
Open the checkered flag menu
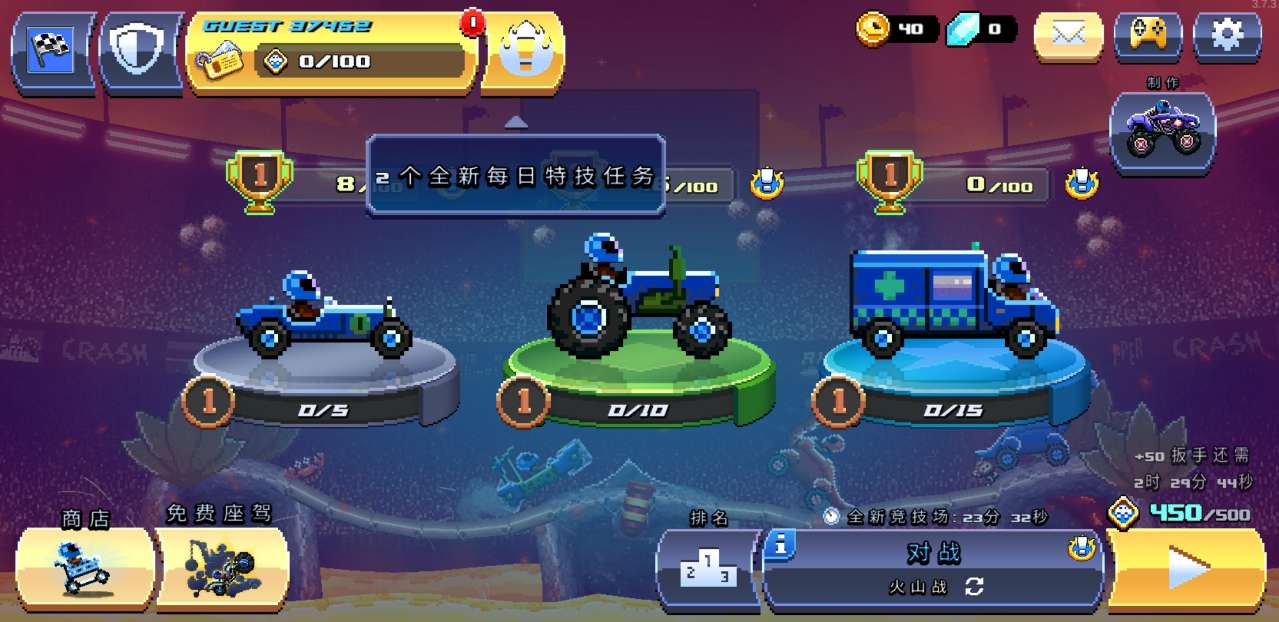coord(52,50)
